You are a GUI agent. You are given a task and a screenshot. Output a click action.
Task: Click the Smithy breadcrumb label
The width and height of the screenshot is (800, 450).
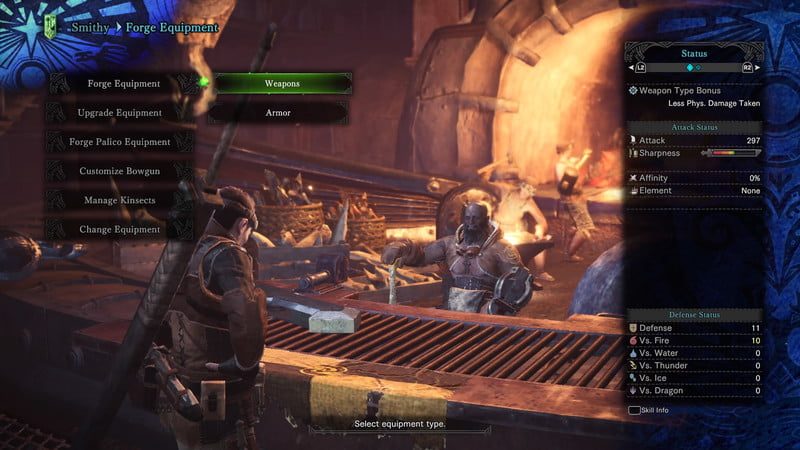(x=89, y=28)
